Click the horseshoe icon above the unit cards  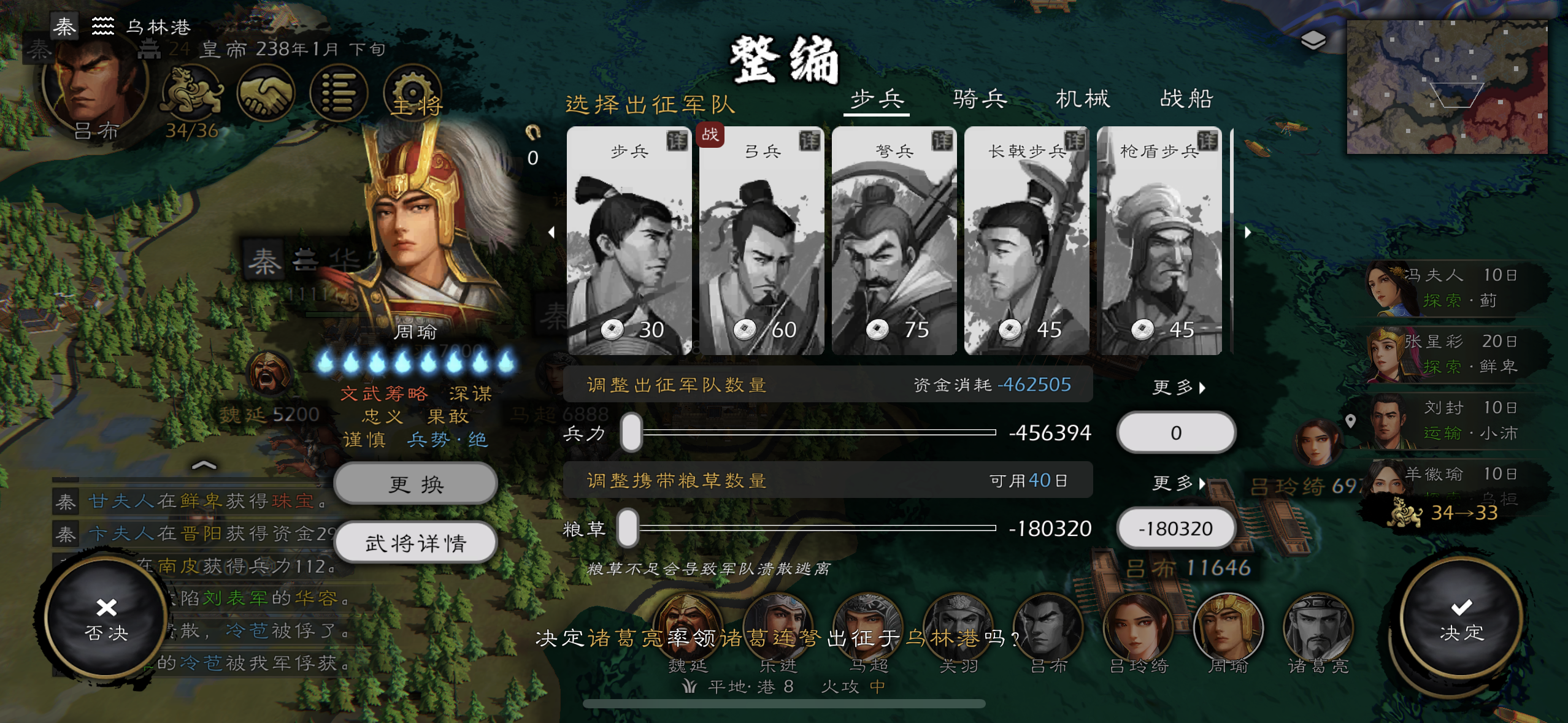(532, 134)
